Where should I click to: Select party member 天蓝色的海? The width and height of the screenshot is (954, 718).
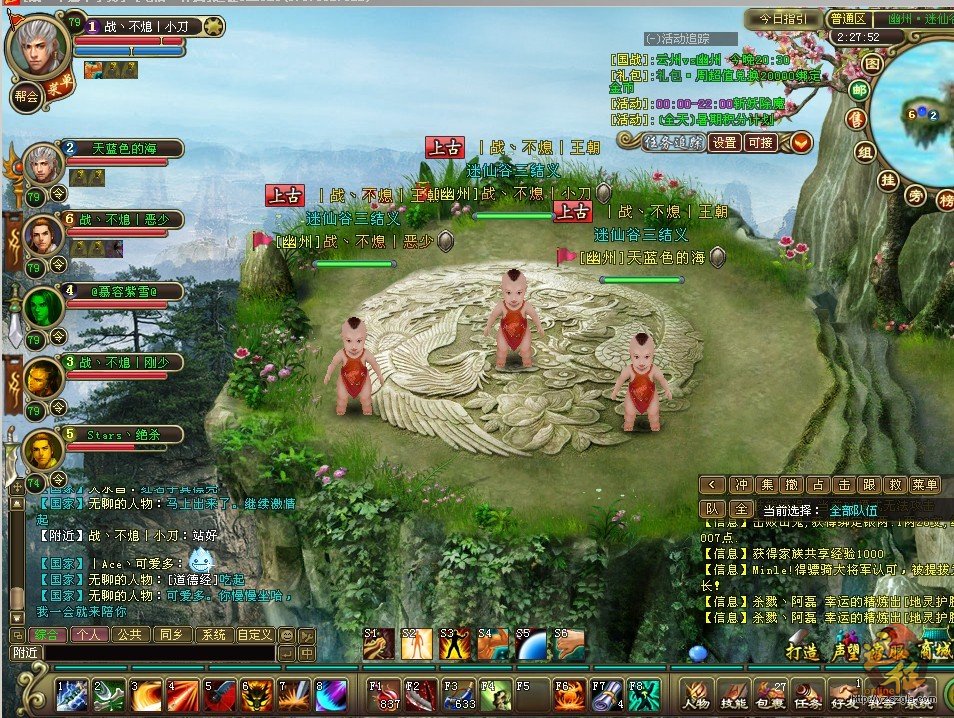(x=125, y=148)
